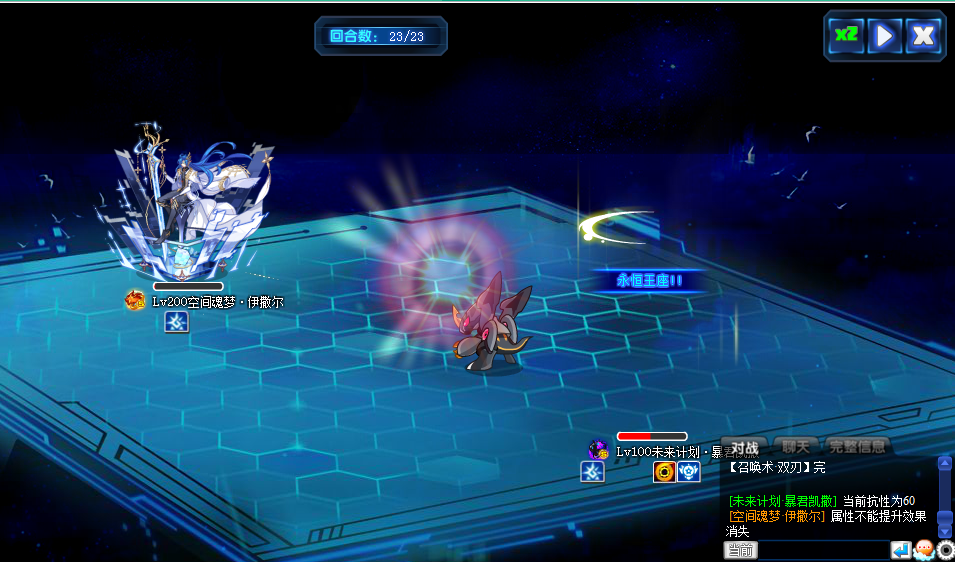The width and height of the screenshot is (955, 562).
Task: Click the log scrollbar's down arrow
Action: (945, 531)
